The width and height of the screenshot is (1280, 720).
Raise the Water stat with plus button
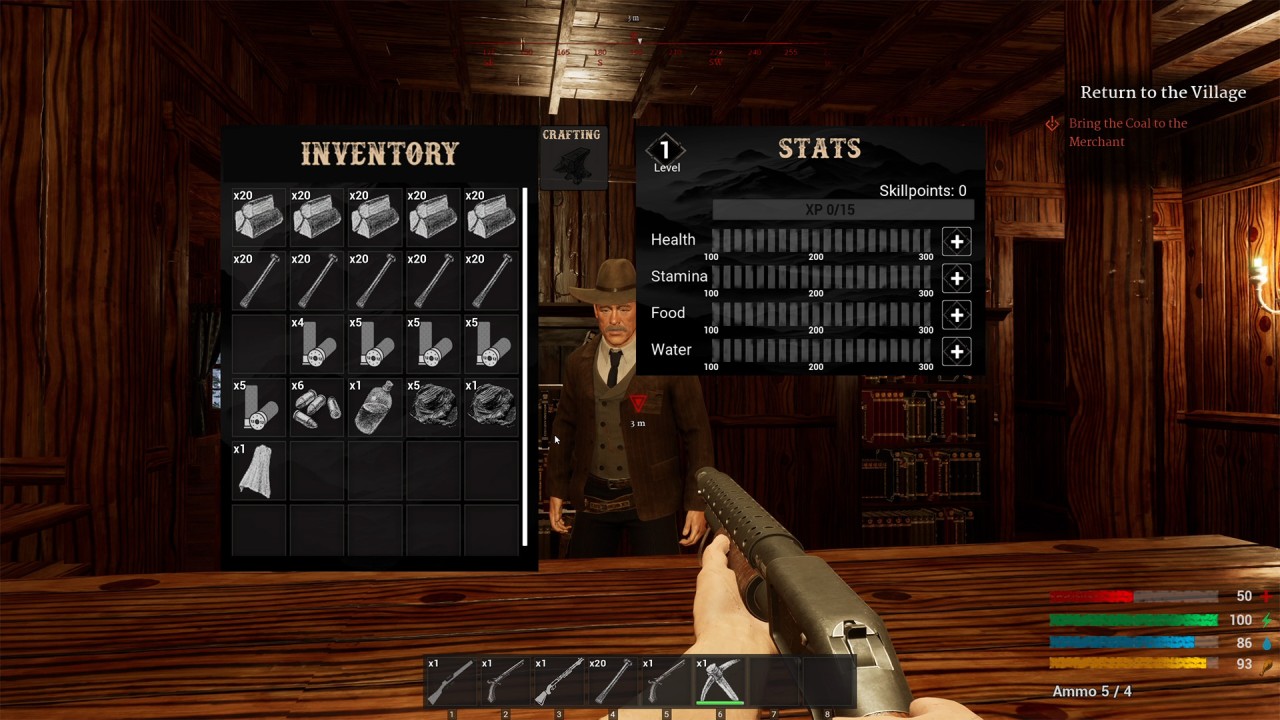[956, 351]
